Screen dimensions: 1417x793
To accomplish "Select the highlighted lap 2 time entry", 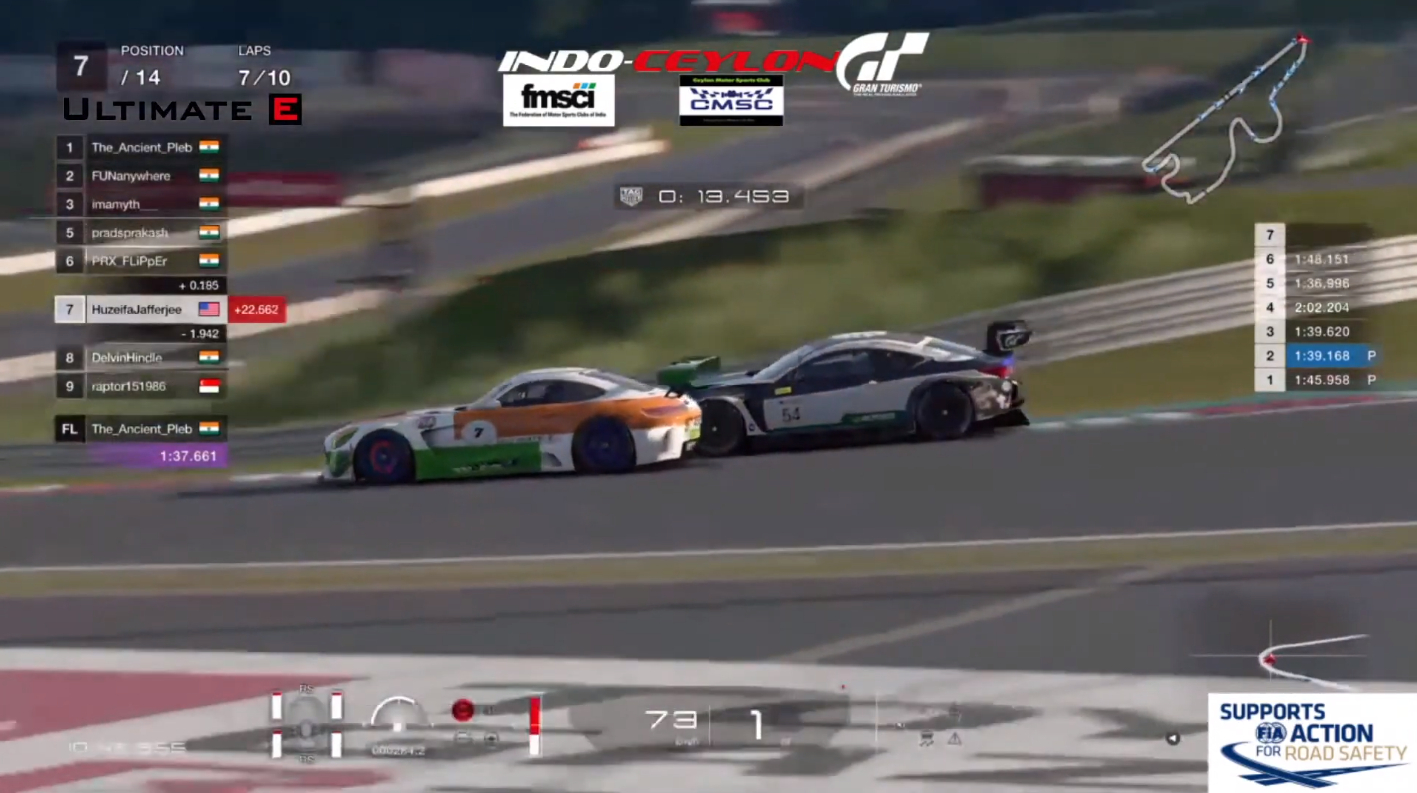I will [1321, 355].
